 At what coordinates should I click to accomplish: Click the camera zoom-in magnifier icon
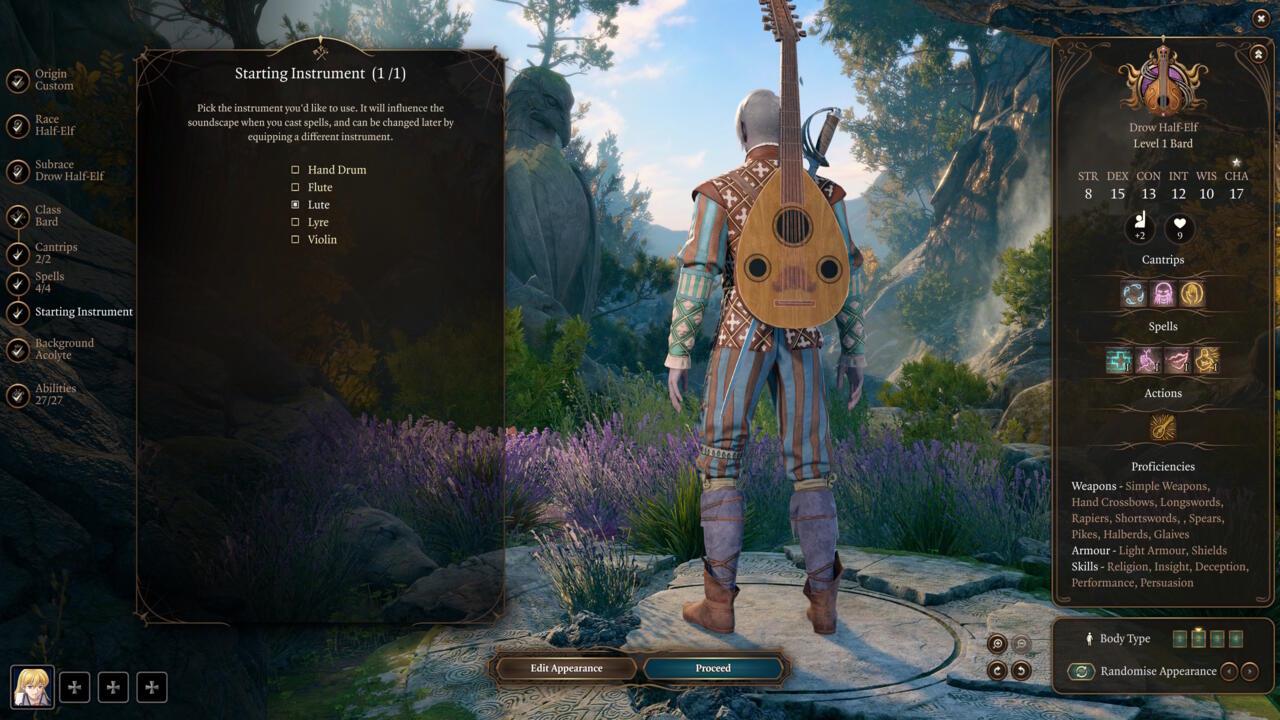pyautogui.click(x=998, y=645)
